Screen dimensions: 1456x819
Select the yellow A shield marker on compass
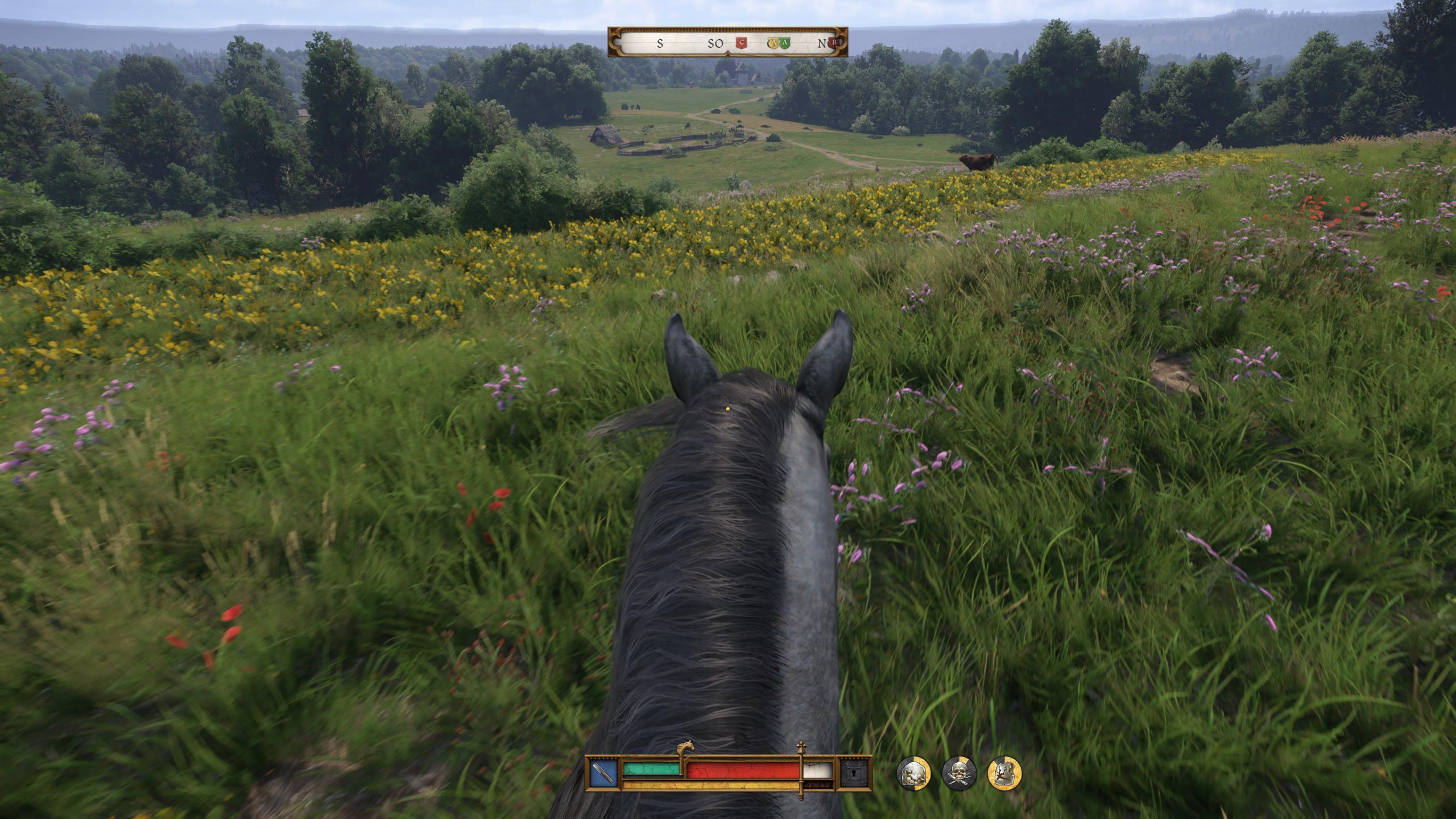point(773,43)
